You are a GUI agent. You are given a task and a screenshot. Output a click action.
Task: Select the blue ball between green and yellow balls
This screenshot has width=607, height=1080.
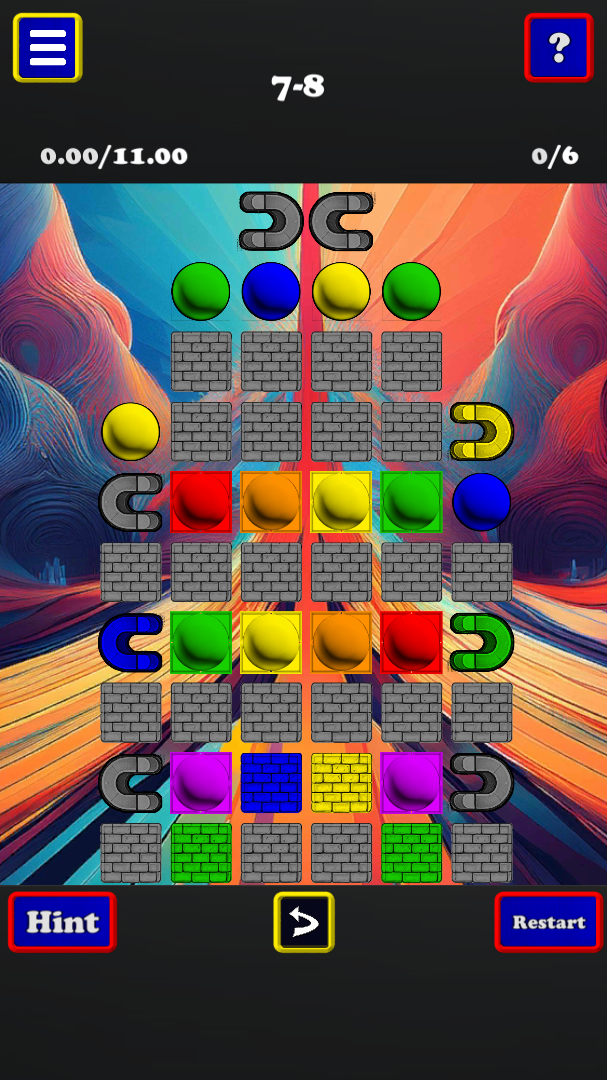pos(271,291)
